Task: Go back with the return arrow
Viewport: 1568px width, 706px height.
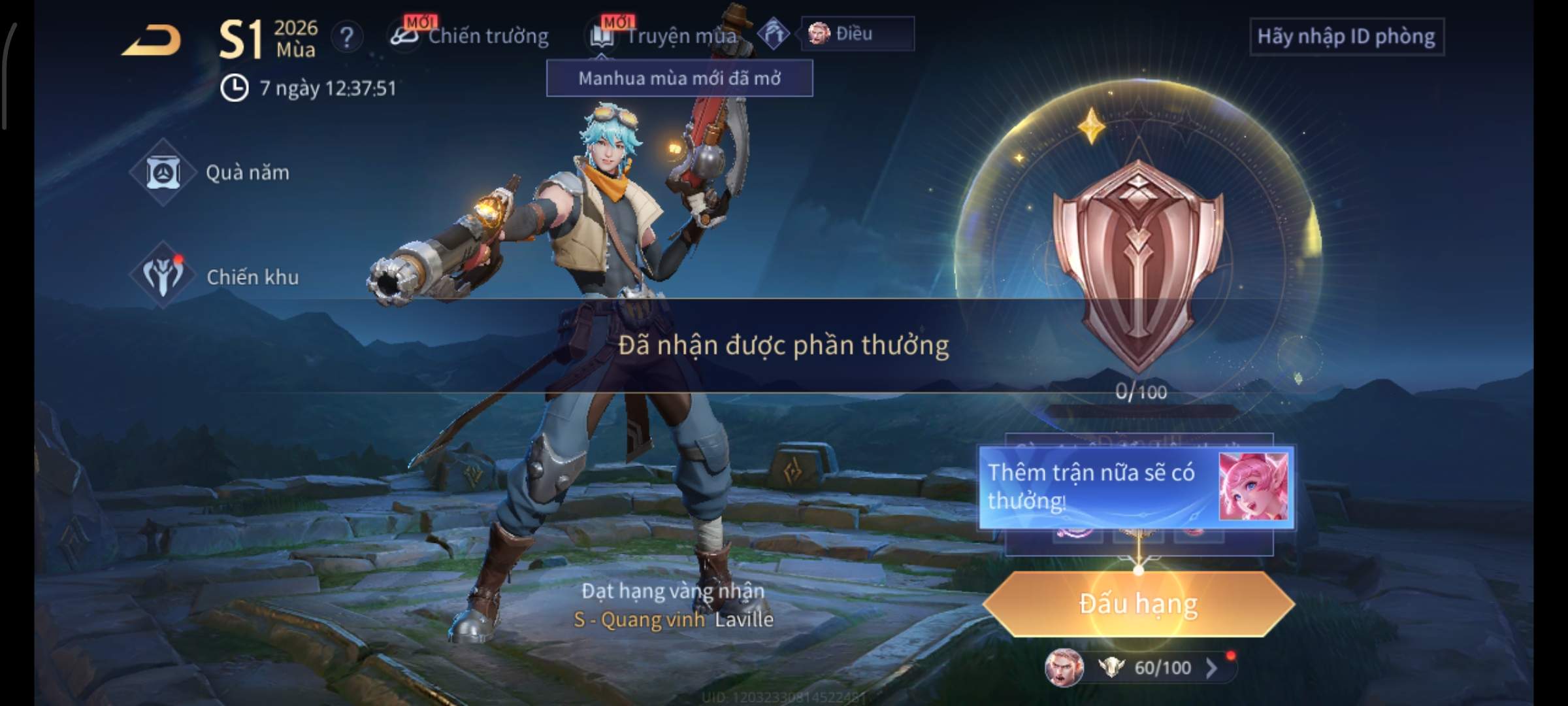Action: coord(152,41)
